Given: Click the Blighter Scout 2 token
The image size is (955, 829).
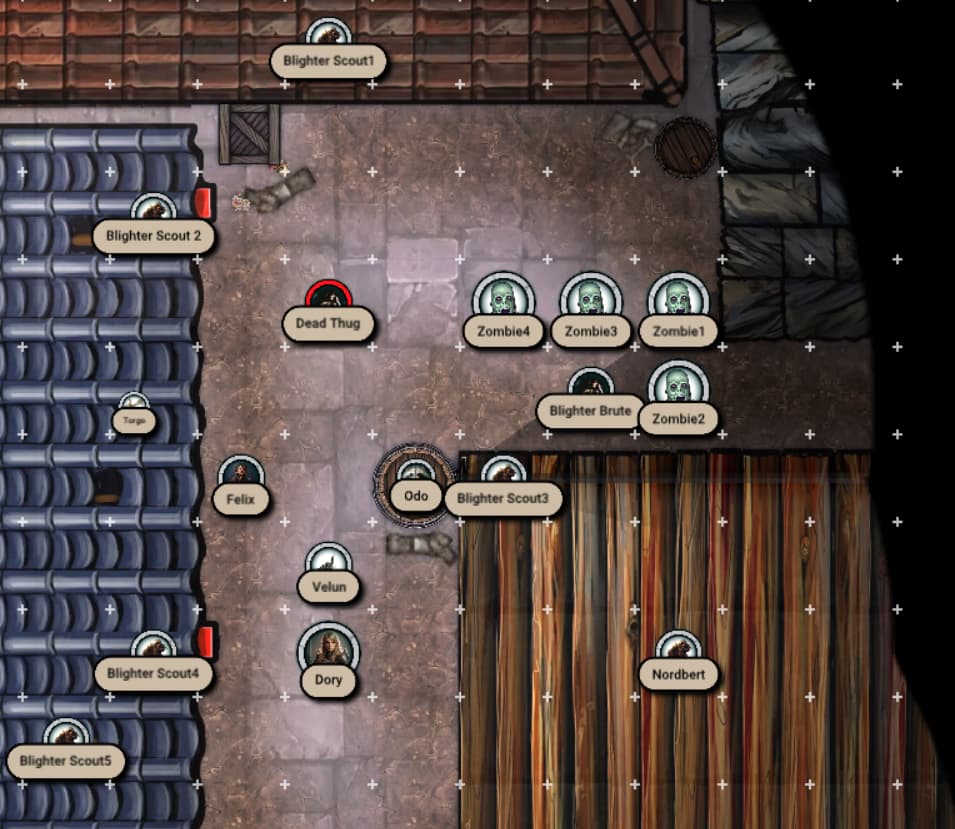Looking at the screenshot, I should point(154,213).
